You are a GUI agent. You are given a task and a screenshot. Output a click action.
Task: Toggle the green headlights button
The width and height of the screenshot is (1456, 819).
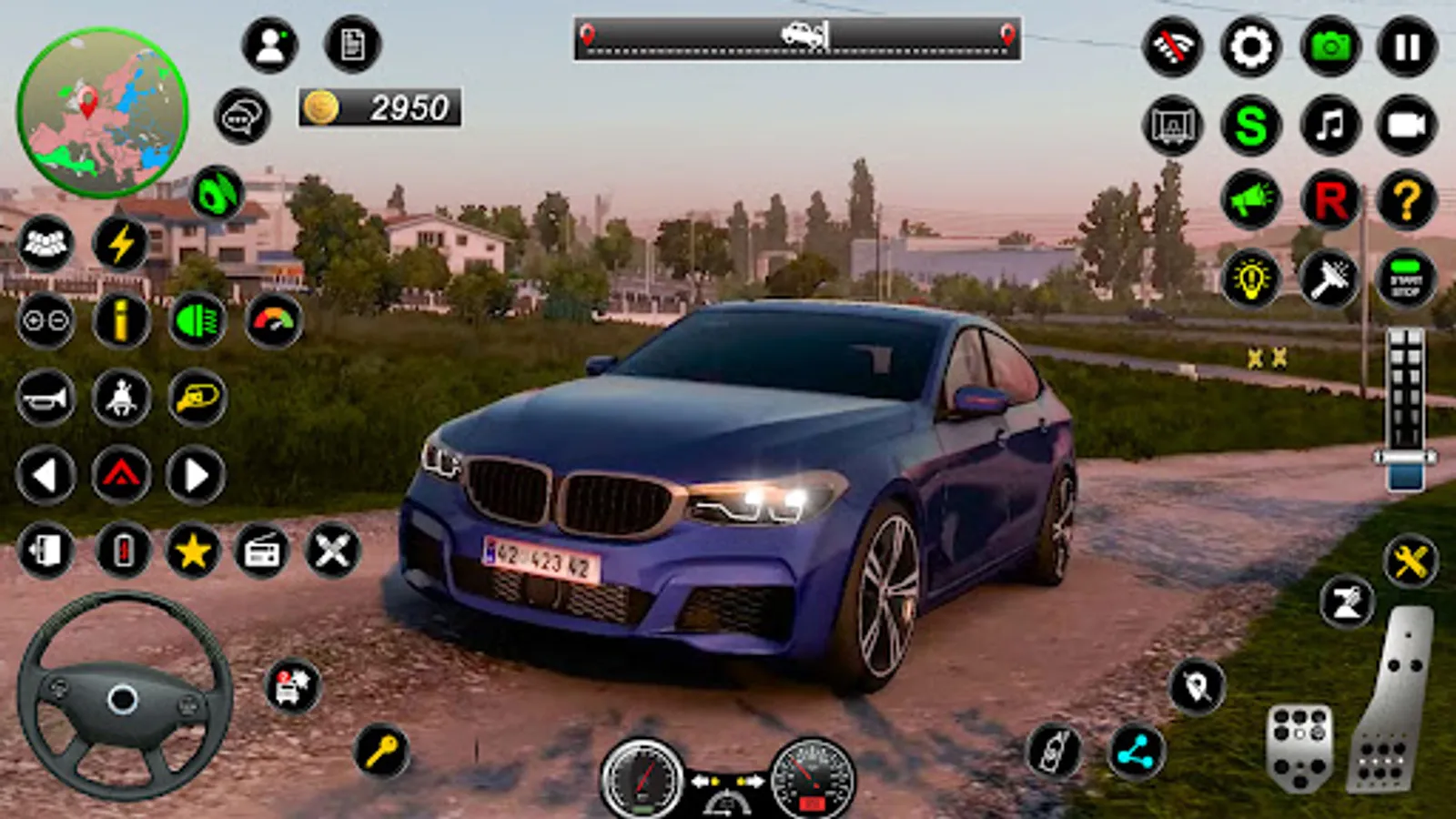(x=197, y=320)
